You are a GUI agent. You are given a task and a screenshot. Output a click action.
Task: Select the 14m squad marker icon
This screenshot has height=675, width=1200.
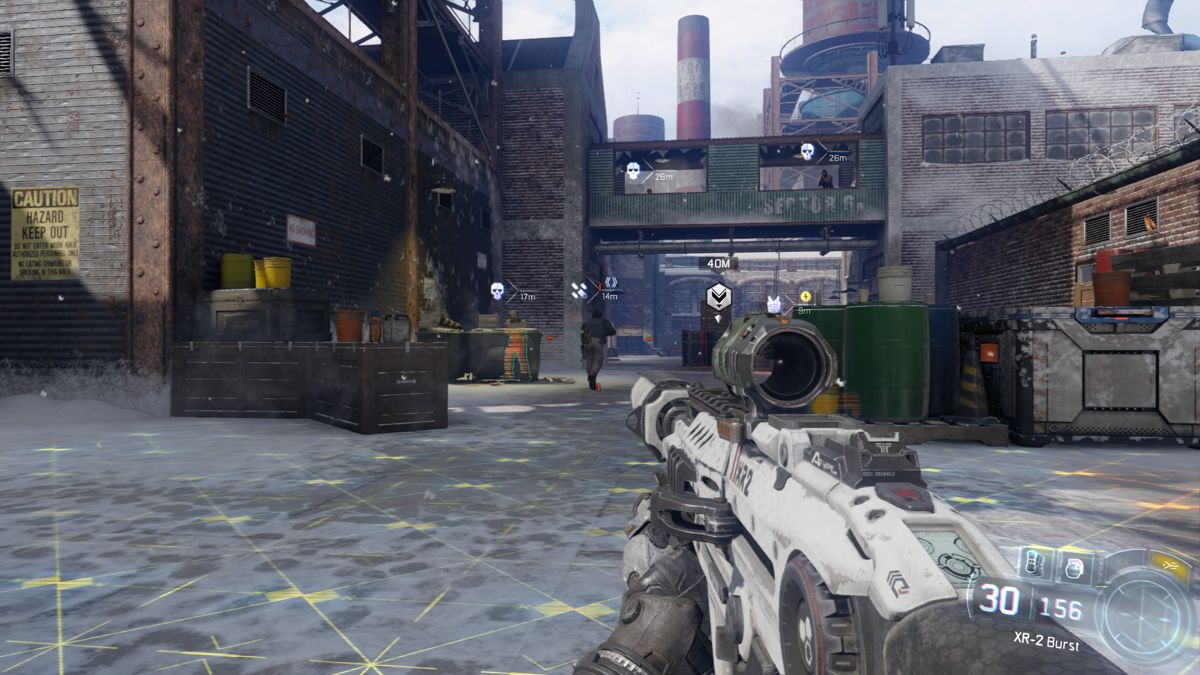(x=579, y=290)
